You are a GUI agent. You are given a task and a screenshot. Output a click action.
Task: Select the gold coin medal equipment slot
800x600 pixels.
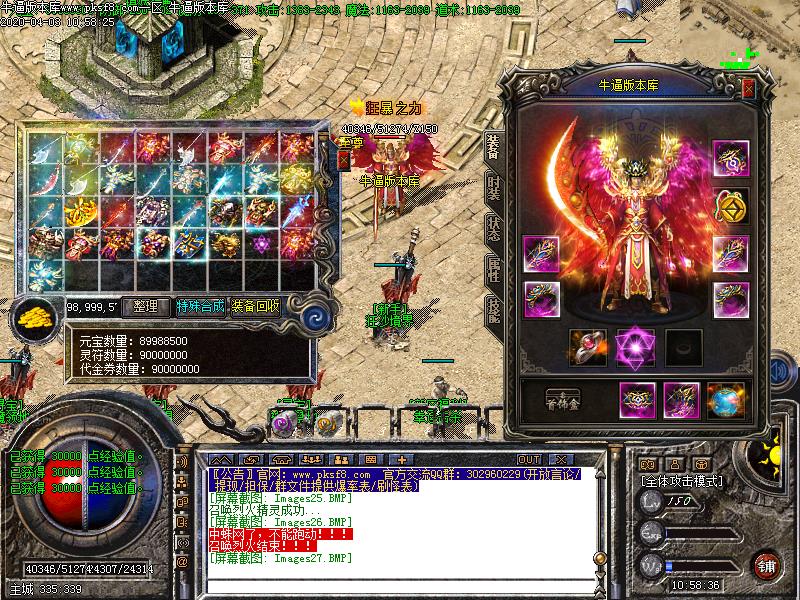pyautogui.click(x=731, y=207)
